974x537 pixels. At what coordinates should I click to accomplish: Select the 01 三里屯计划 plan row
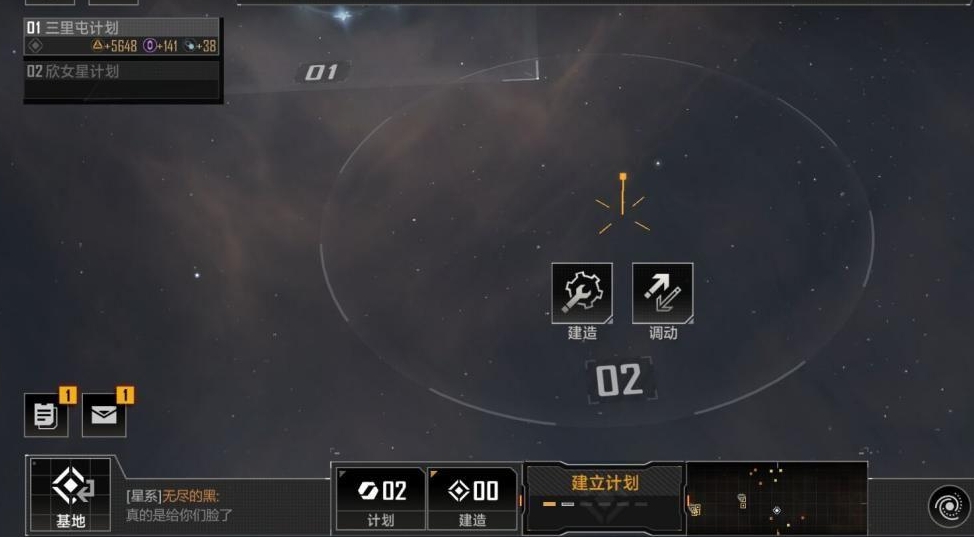pos(122,36)
